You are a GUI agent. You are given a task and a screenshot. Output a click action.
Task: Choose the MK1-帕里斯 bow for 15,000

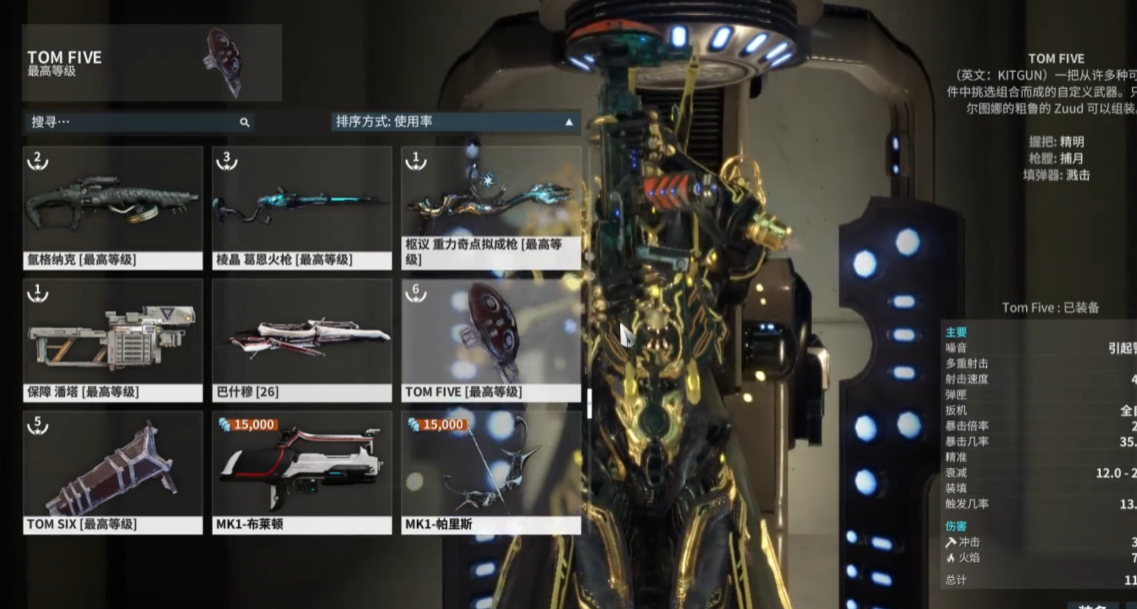[x=491, y=472]
